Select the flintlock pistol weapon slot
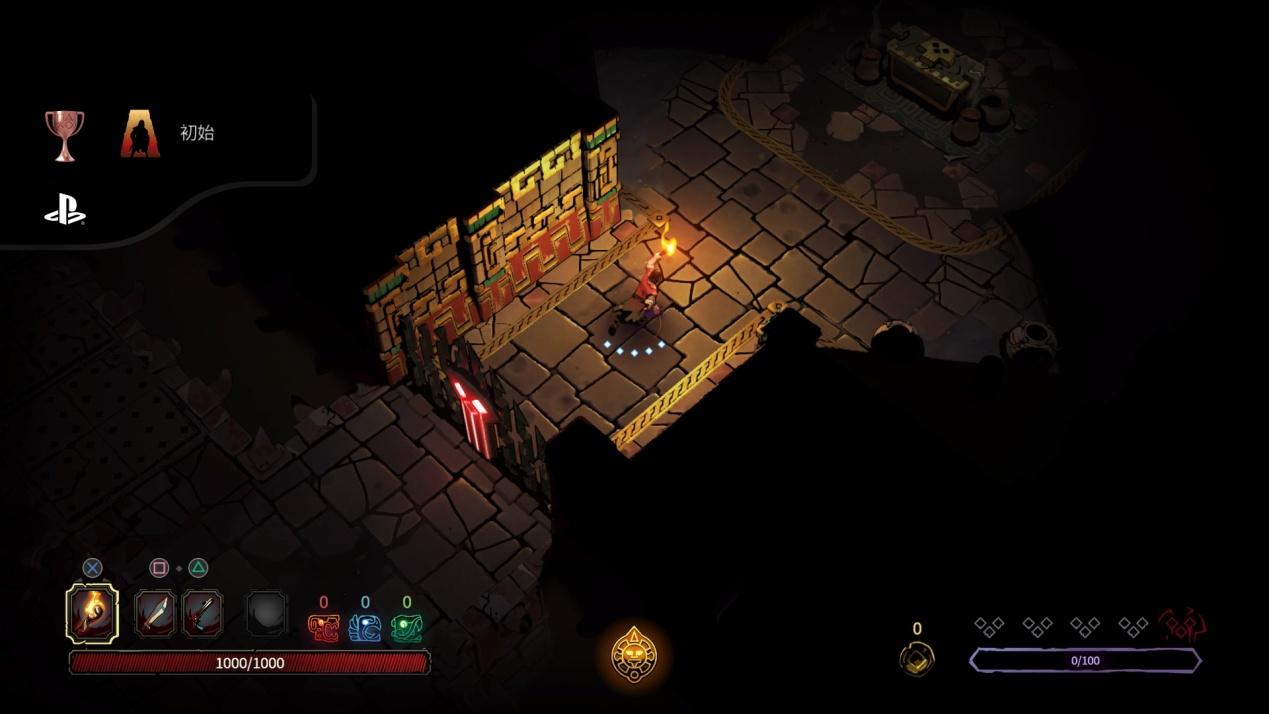1269x714 pixels. point(201,613)
